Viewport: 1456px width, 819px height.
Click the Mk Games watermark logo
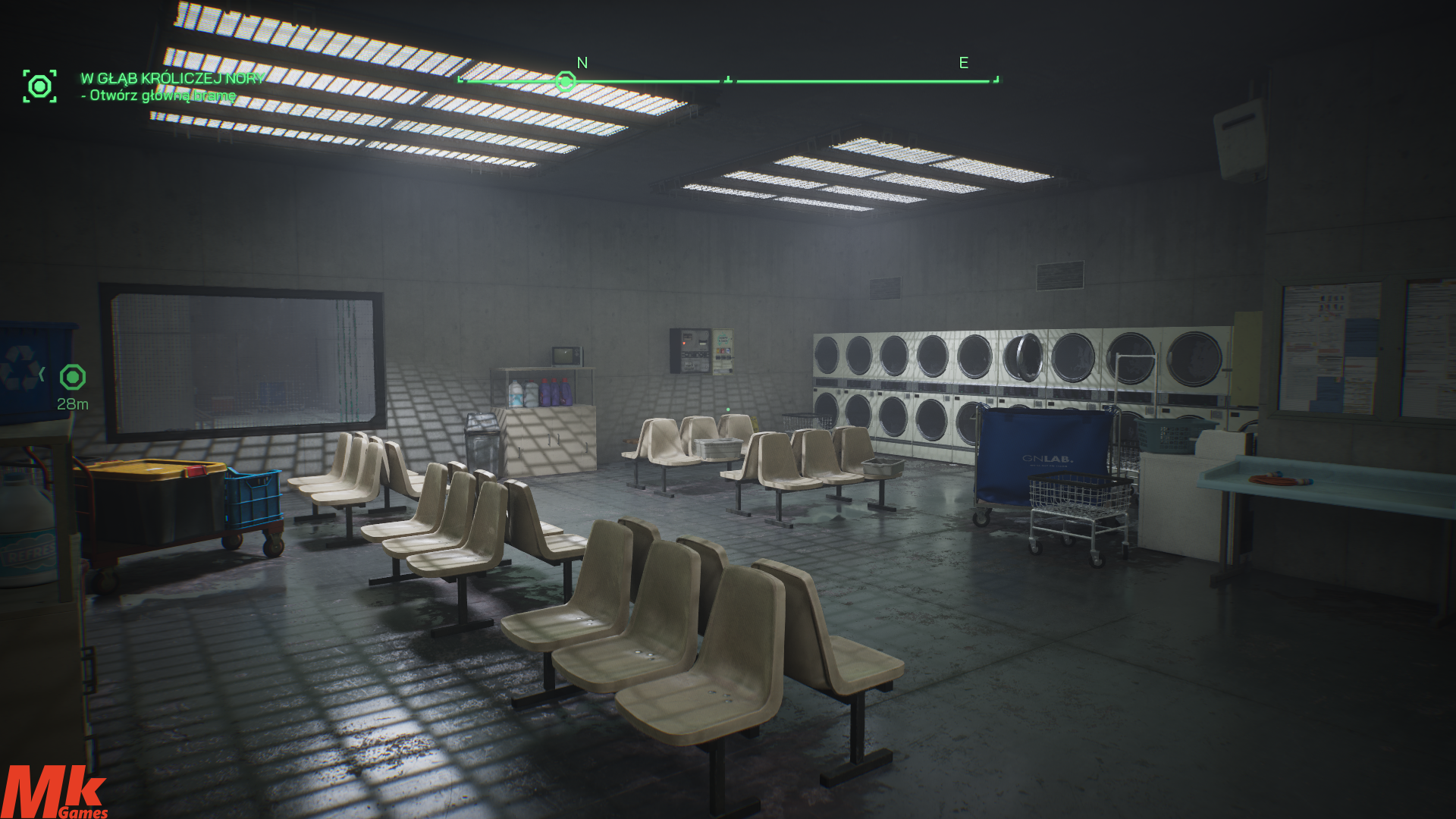point(53,792)
